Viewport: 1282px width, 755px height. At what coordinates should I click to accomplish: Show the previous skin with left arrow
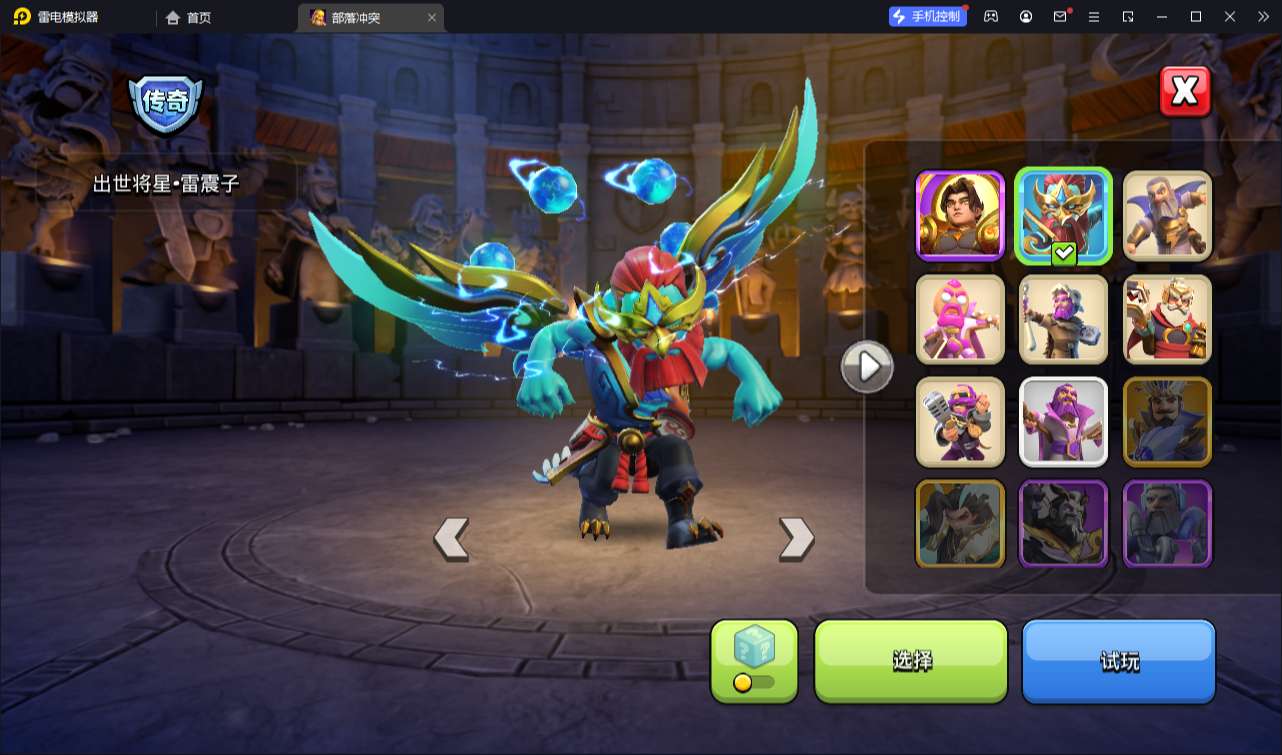point(451,539)
